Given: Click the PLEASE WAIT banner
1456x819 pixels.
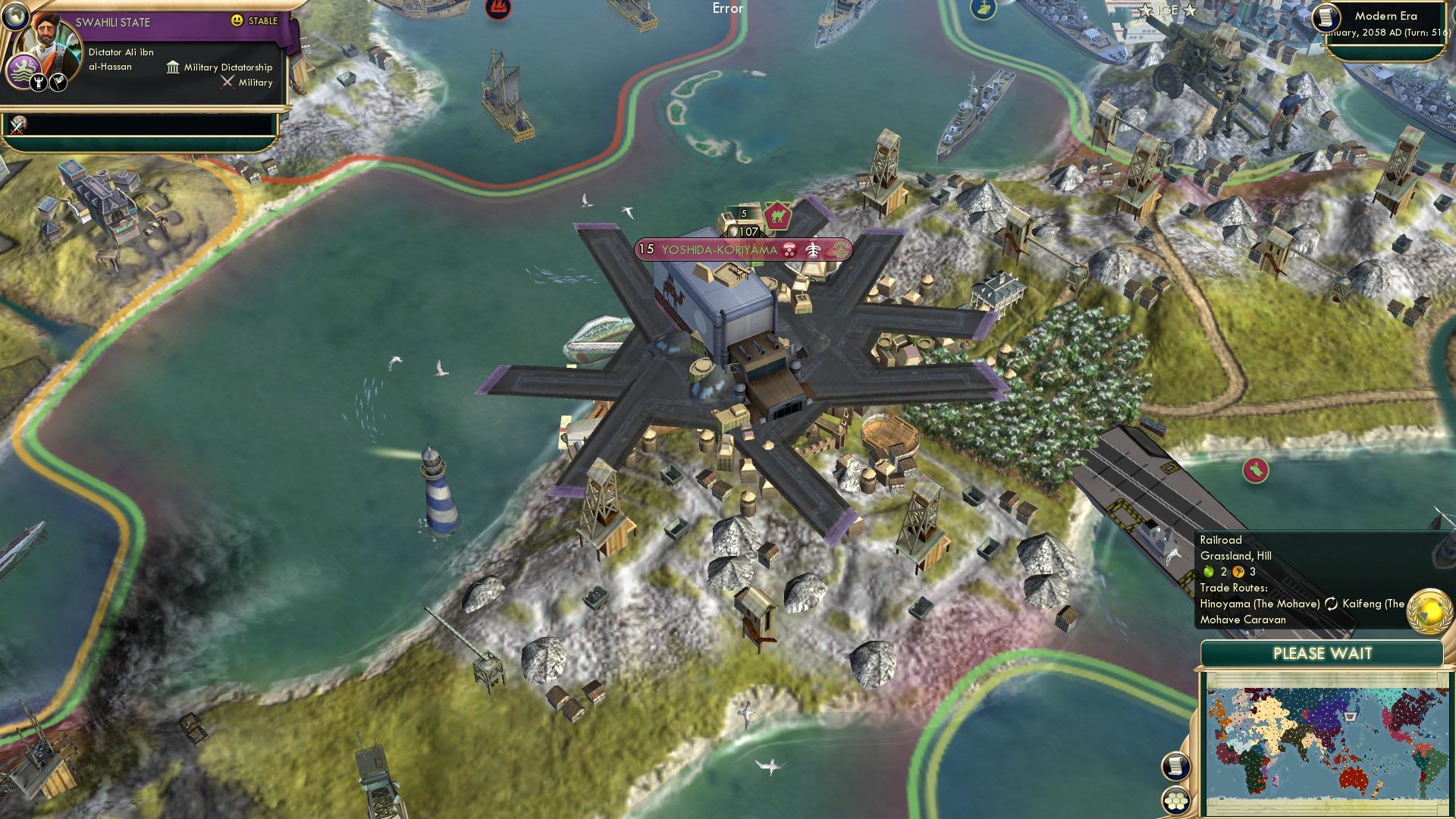Looking at the screenshot, I should [x=1323, y=653].
